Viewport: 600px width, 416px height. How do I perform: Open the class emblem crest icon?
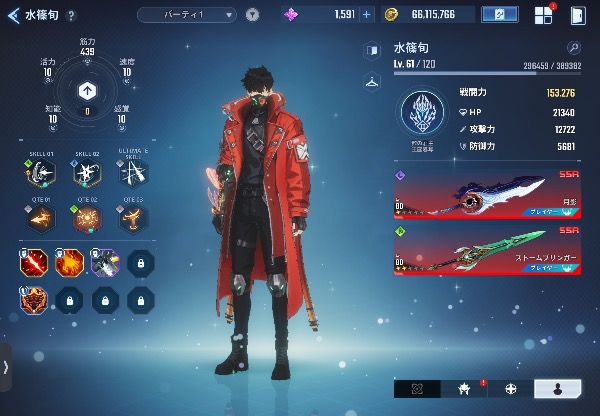[x=424, y=113]
